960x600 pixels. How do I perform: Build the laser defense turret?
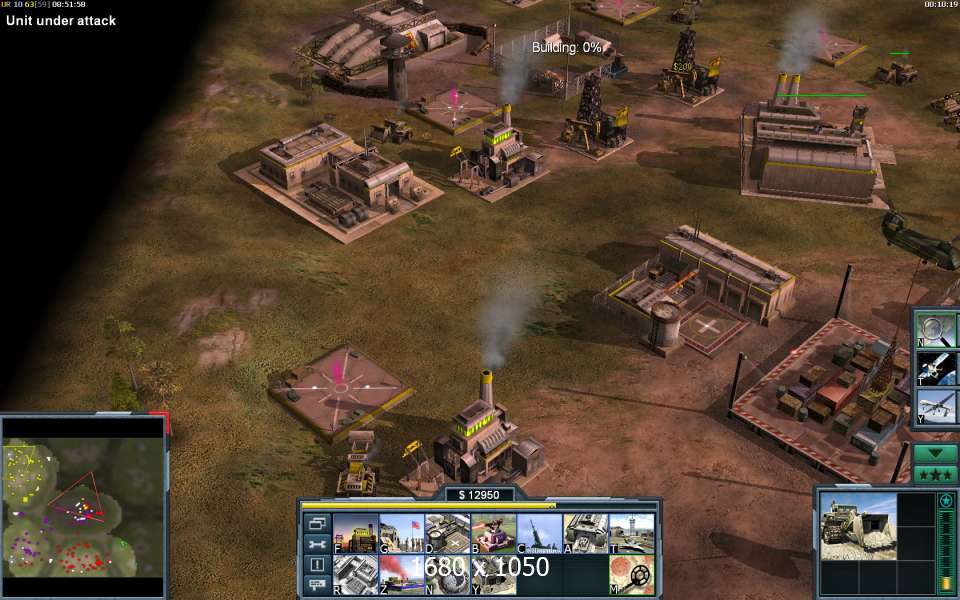pyautogui.click(x=494, y=533)
